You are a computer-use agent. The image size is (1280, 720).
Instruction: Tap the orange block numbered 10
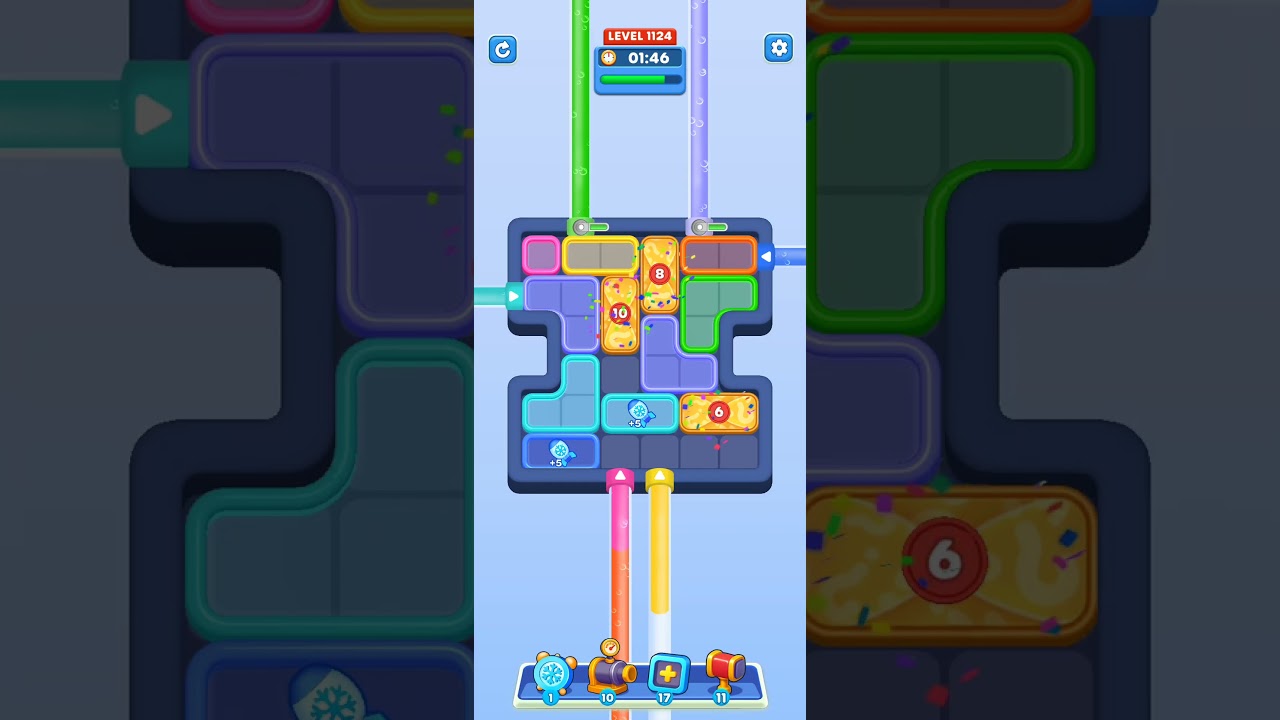[x=620, y=313]
